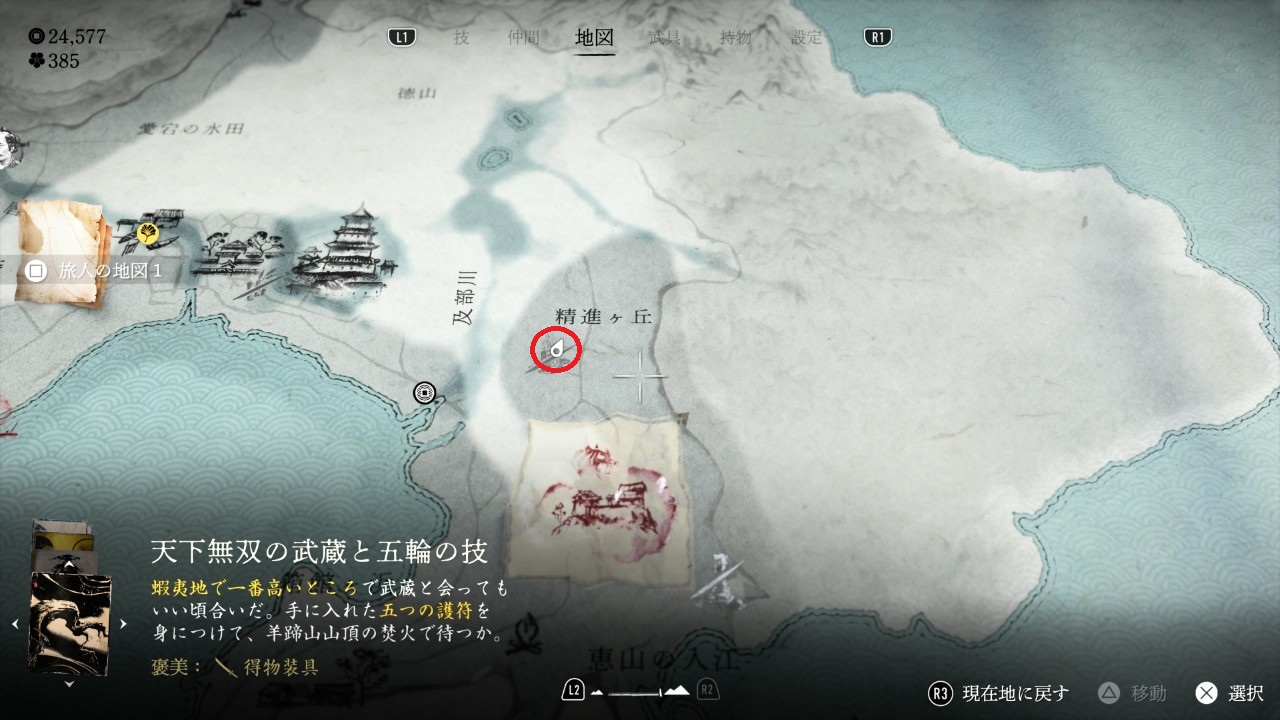The height and width of the screenshot is (720, 1280).
Task: Show the previous quest card with left arrow
Action: pyautogui.click(x=15, y=623)
